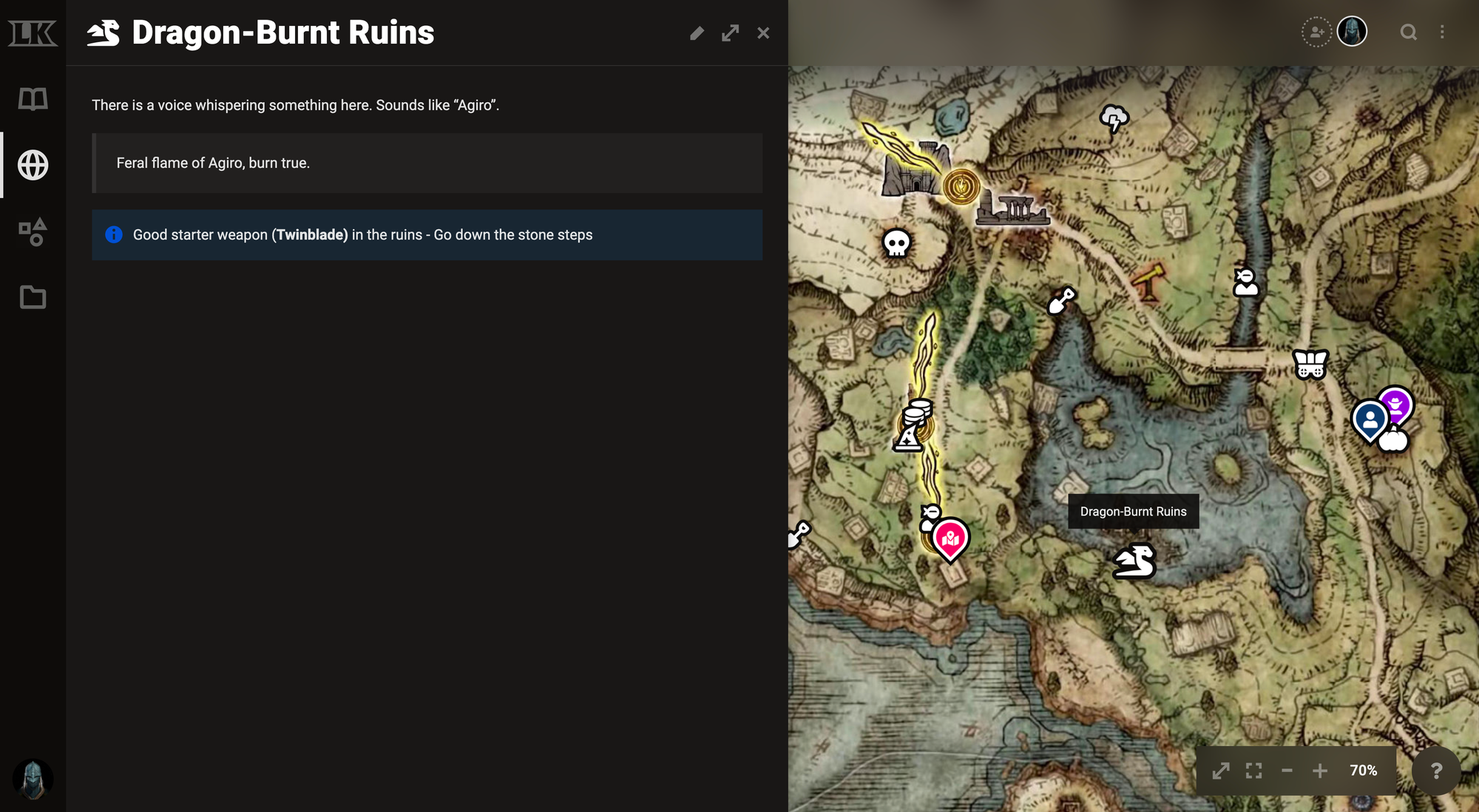Open the guidebook section in the sidebar
Image resolution: width=1479 pixels, height=812 pixels.
(32, 98)
